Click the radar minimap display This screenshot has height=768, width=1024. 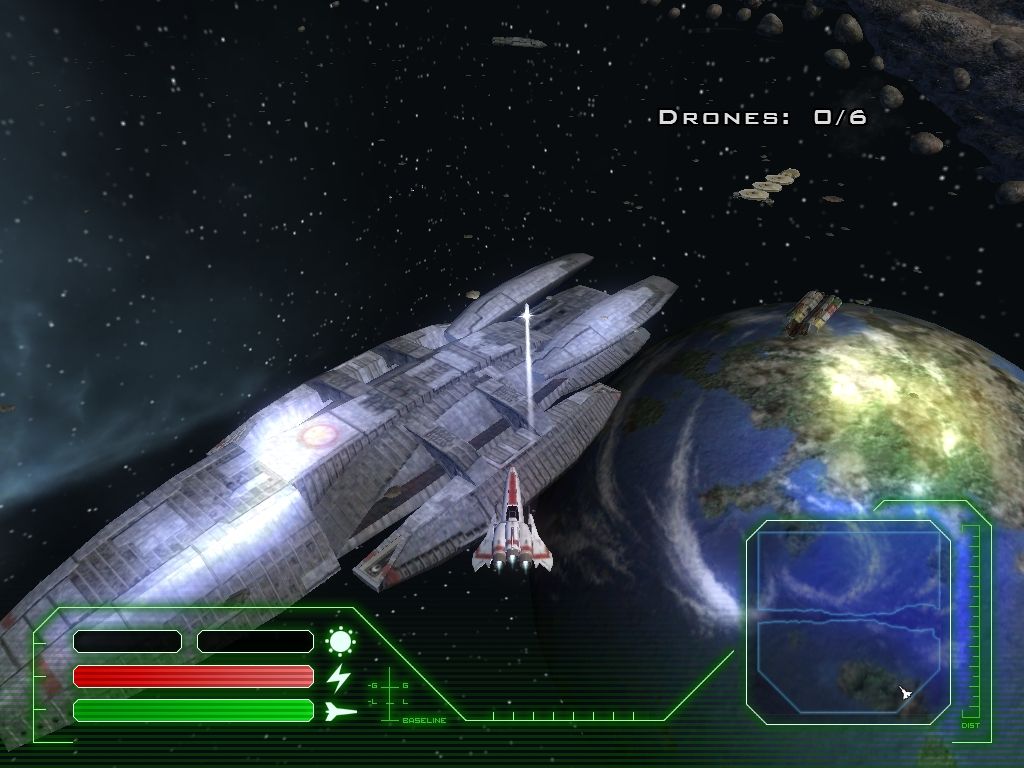(x=850, y=620)
